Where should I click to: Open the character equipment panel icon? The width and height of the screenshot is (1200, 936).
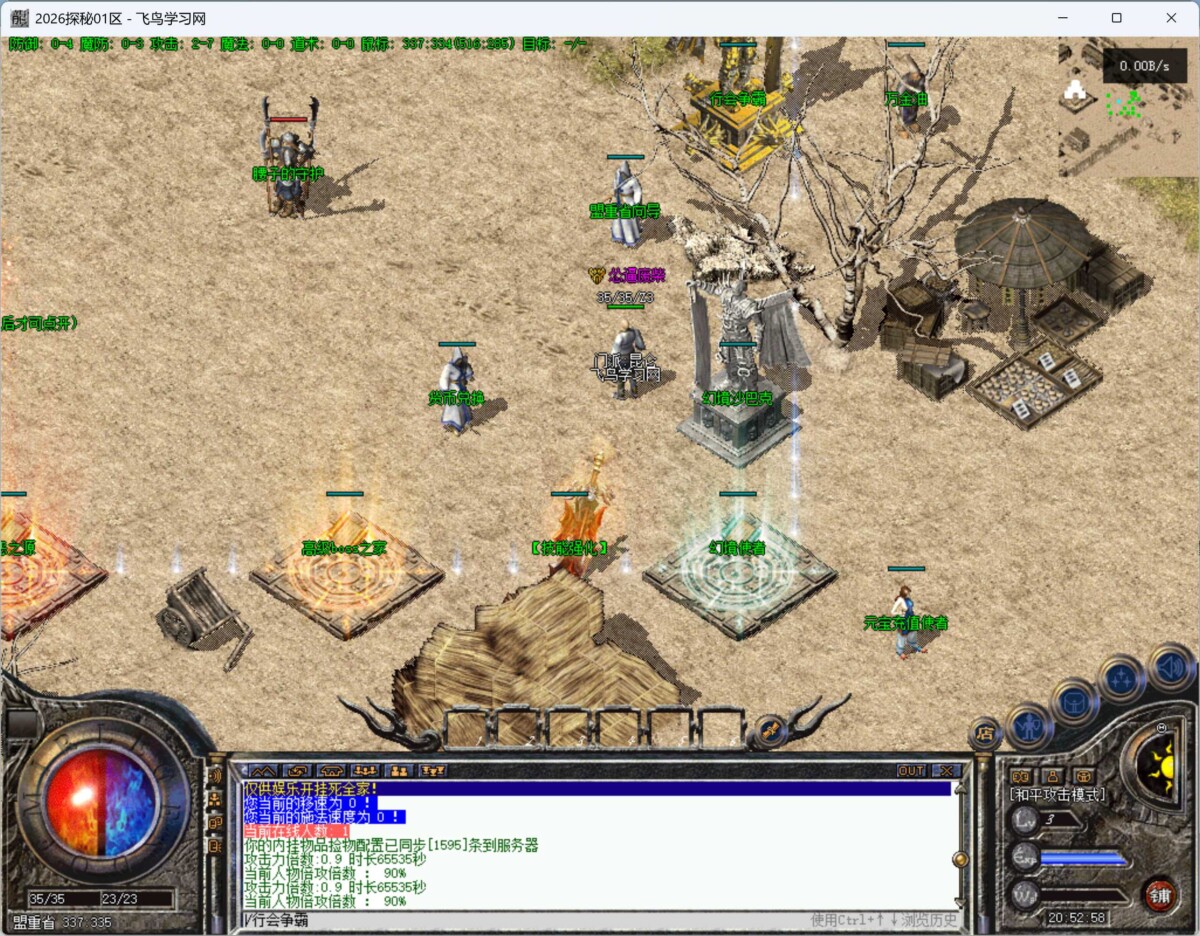[1028, 724]
